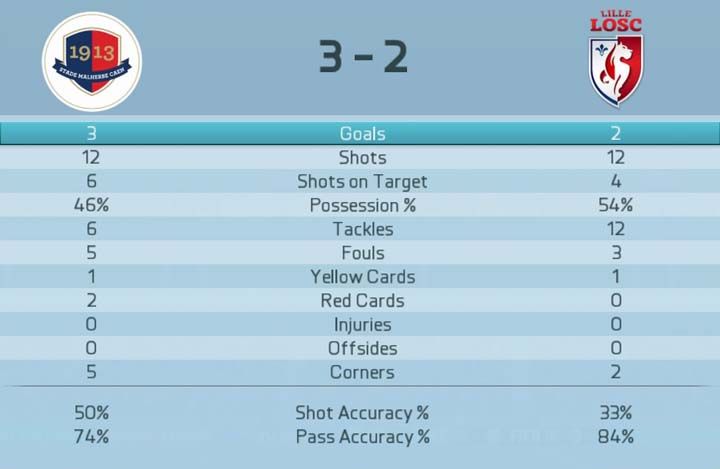Highlight the Red Cards row
Image resolution: width=720 pixels, height=469 pixels.
click(x=361, y=301)
